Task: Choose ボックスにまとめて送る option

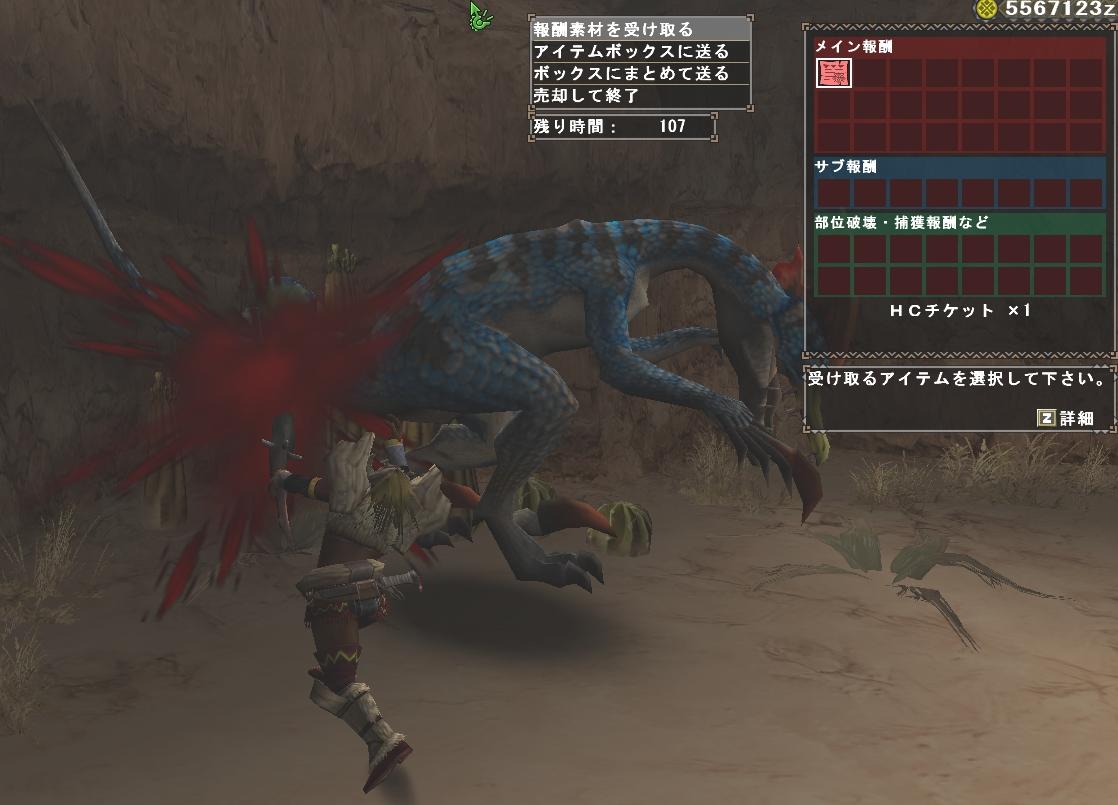Action: click(x=640, y=74)
